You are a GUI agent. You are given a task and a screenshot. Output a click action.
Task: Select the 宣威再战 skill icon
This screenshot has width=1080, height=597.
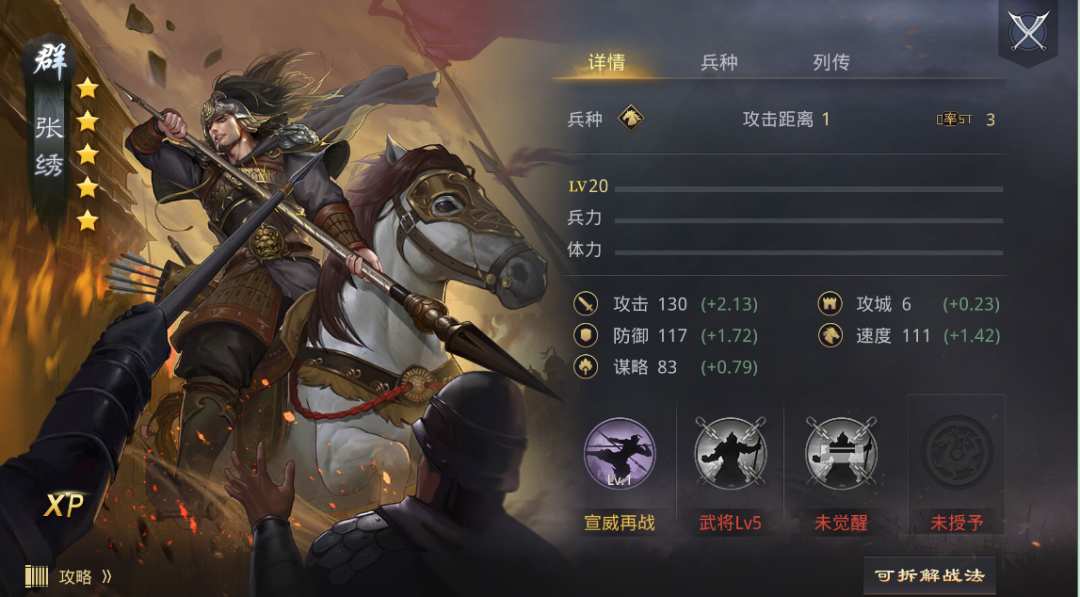pyautogui.click(x=619, y=454)
